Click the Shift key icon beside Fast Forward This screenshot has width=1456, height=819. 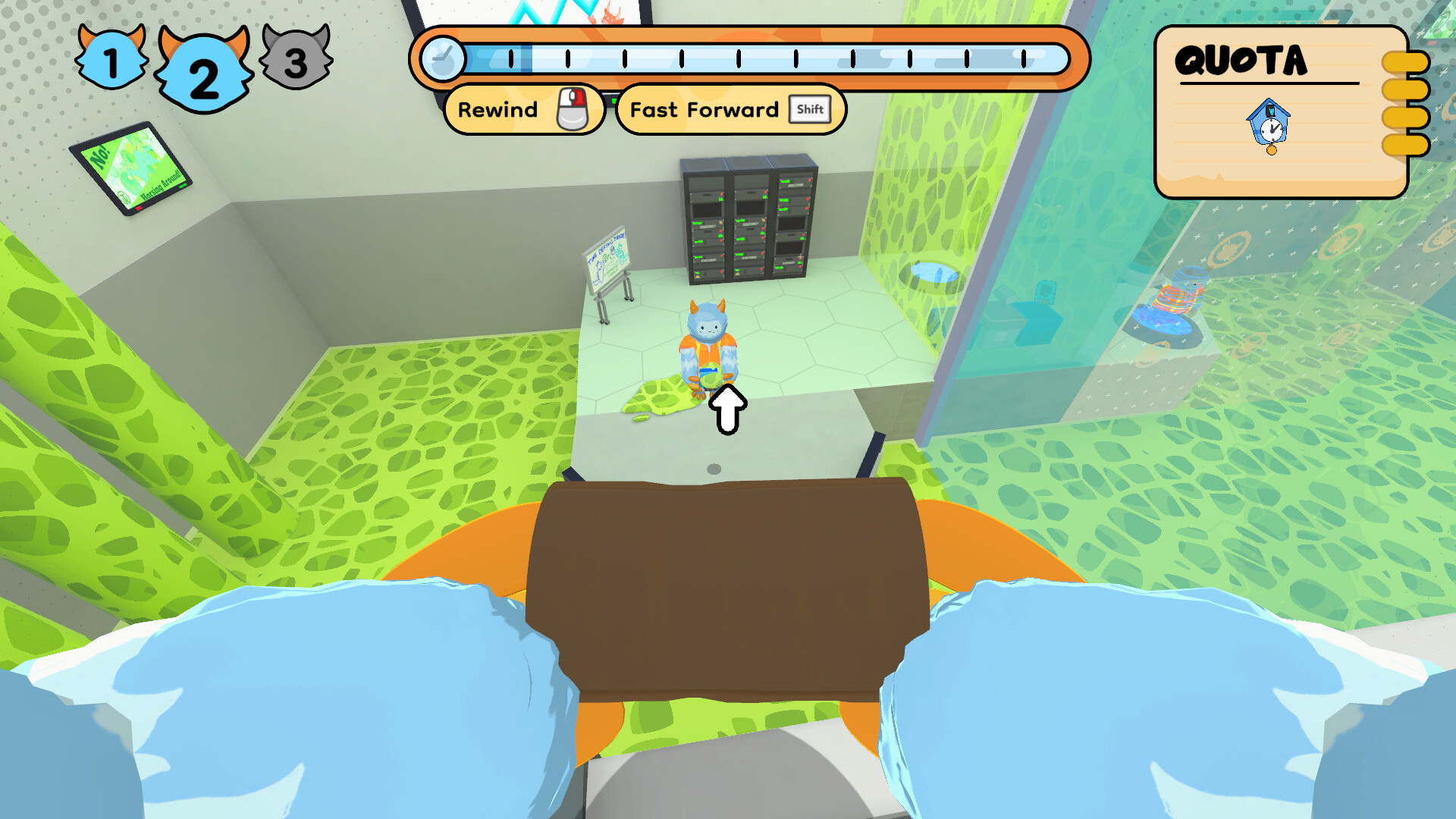point(810,109)
